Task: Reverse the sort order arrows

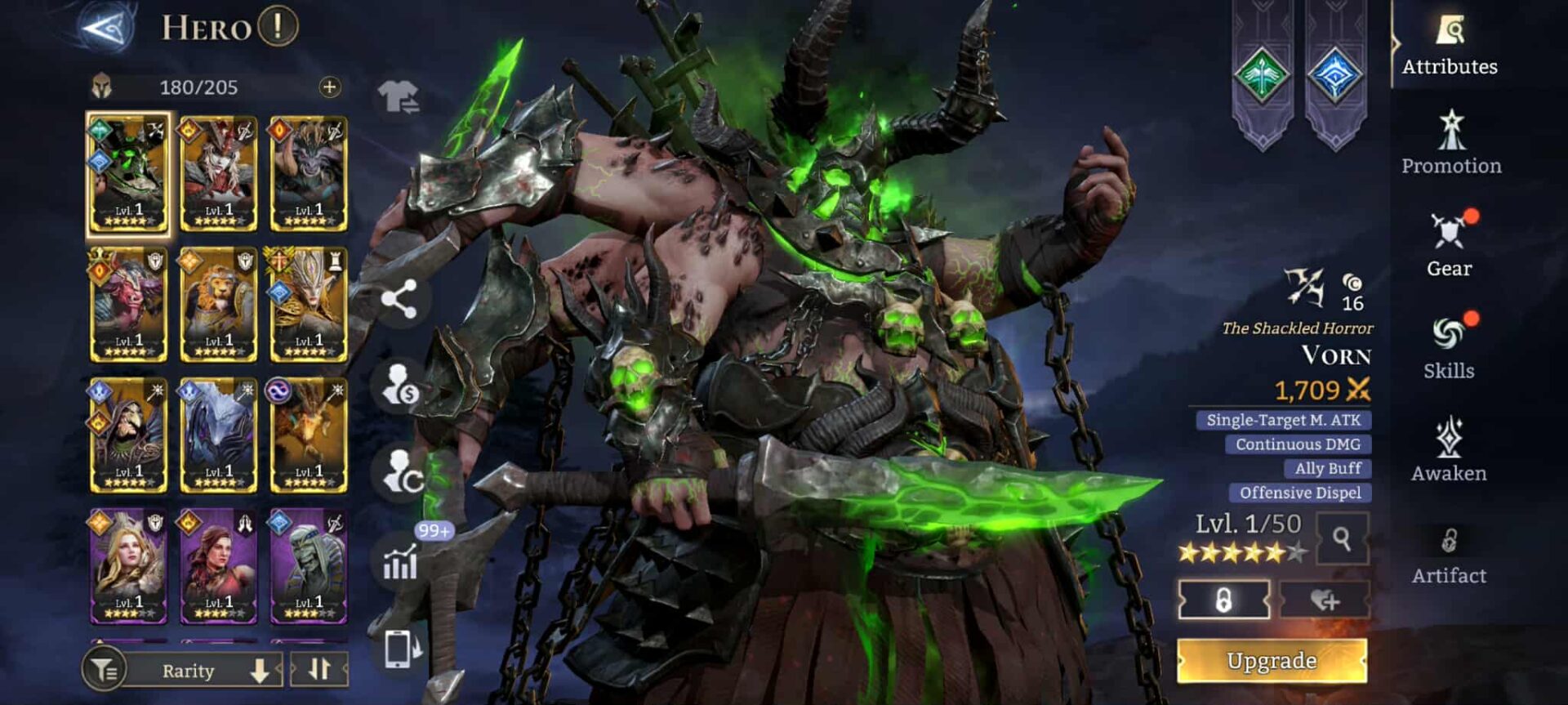Action: [319, 670]
